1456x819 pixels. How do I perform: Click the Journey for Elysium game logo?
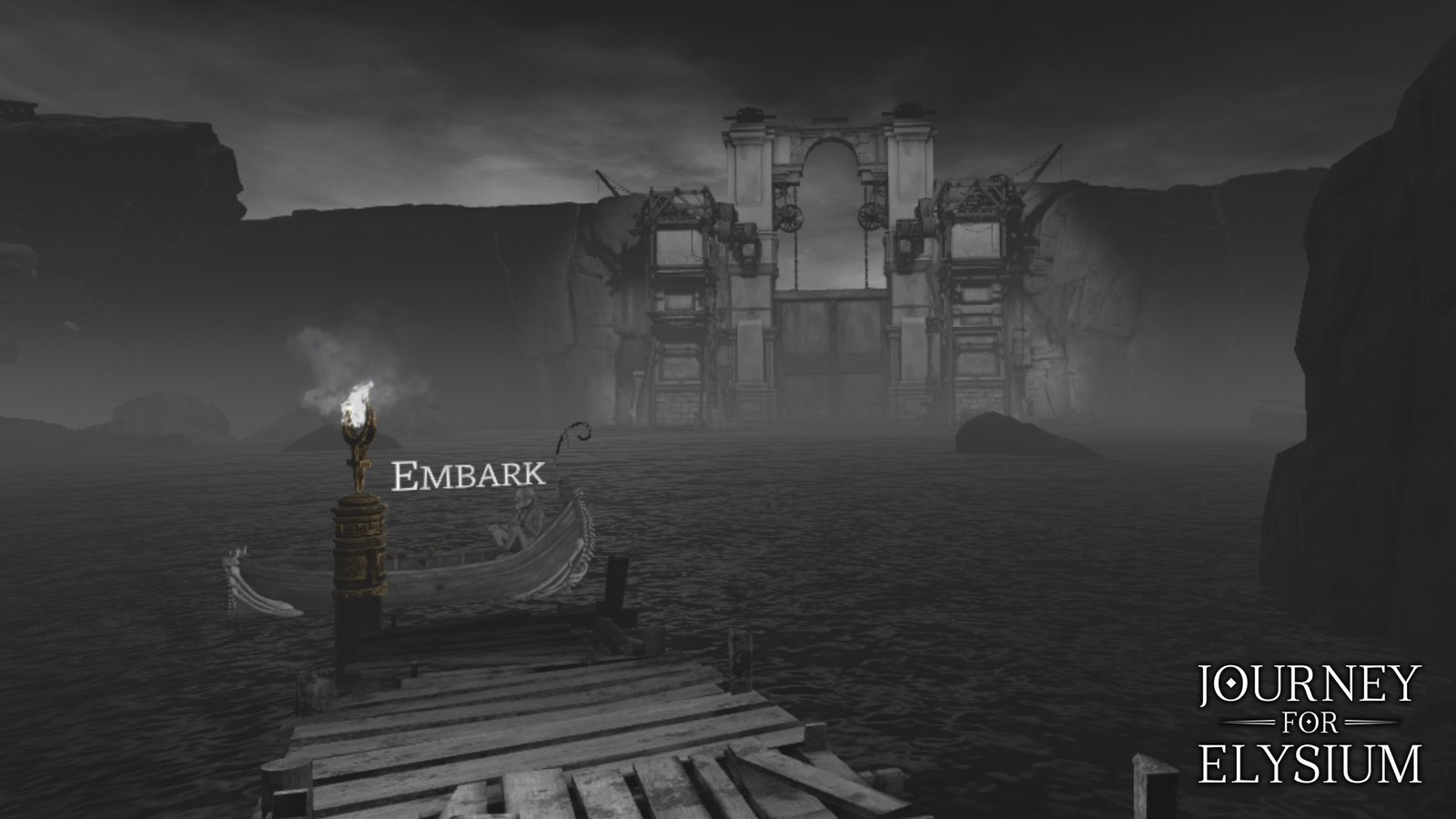pyautogui.click(x=1310, y=723)
